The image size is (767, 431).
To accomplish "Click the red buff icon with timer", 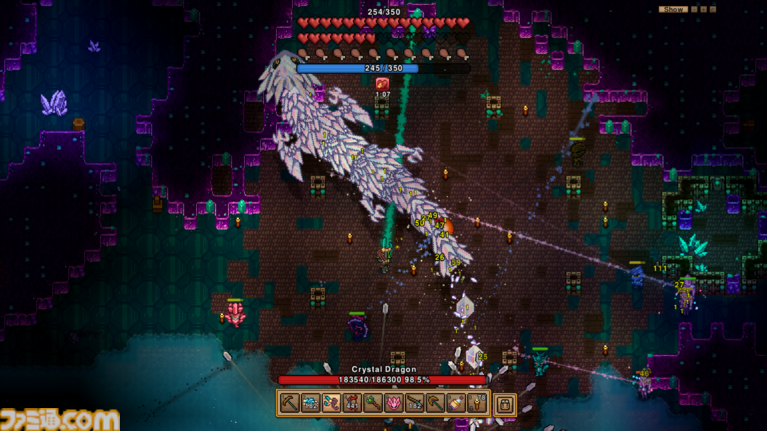I will click(x=382, y=84).
